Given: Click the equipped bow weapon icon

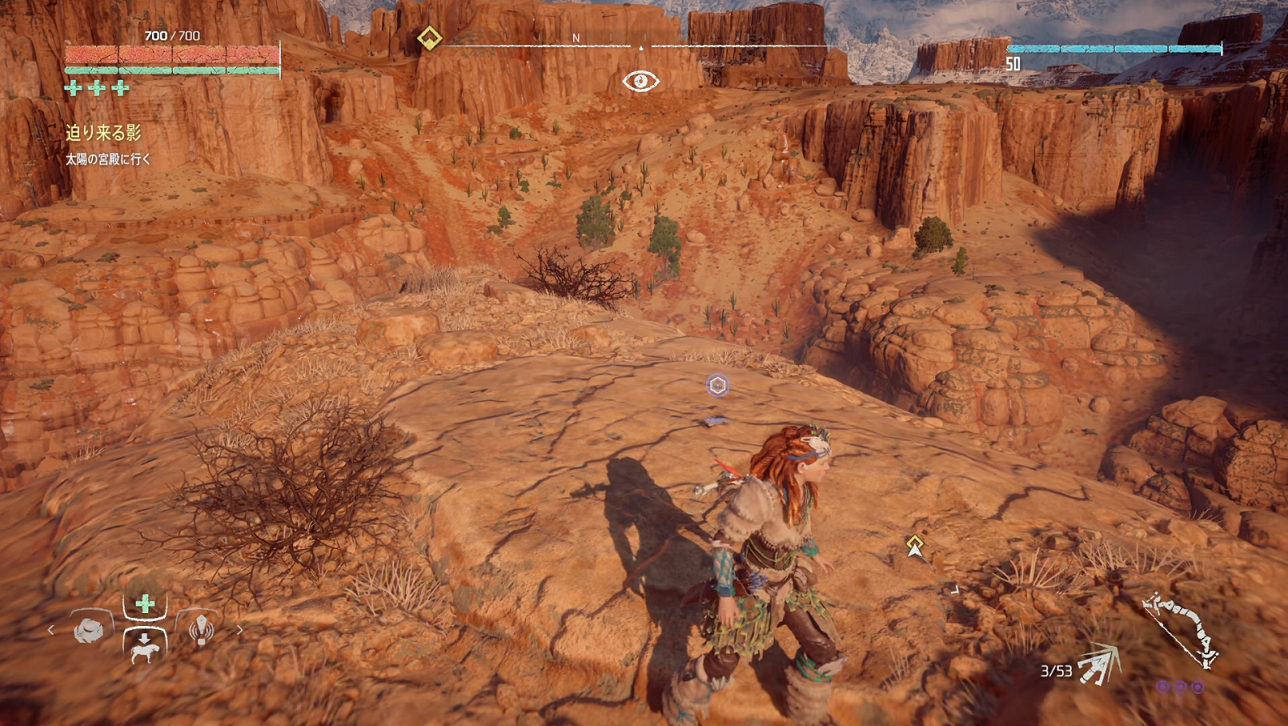Looking at the screenshot, I should (1180, 629).
